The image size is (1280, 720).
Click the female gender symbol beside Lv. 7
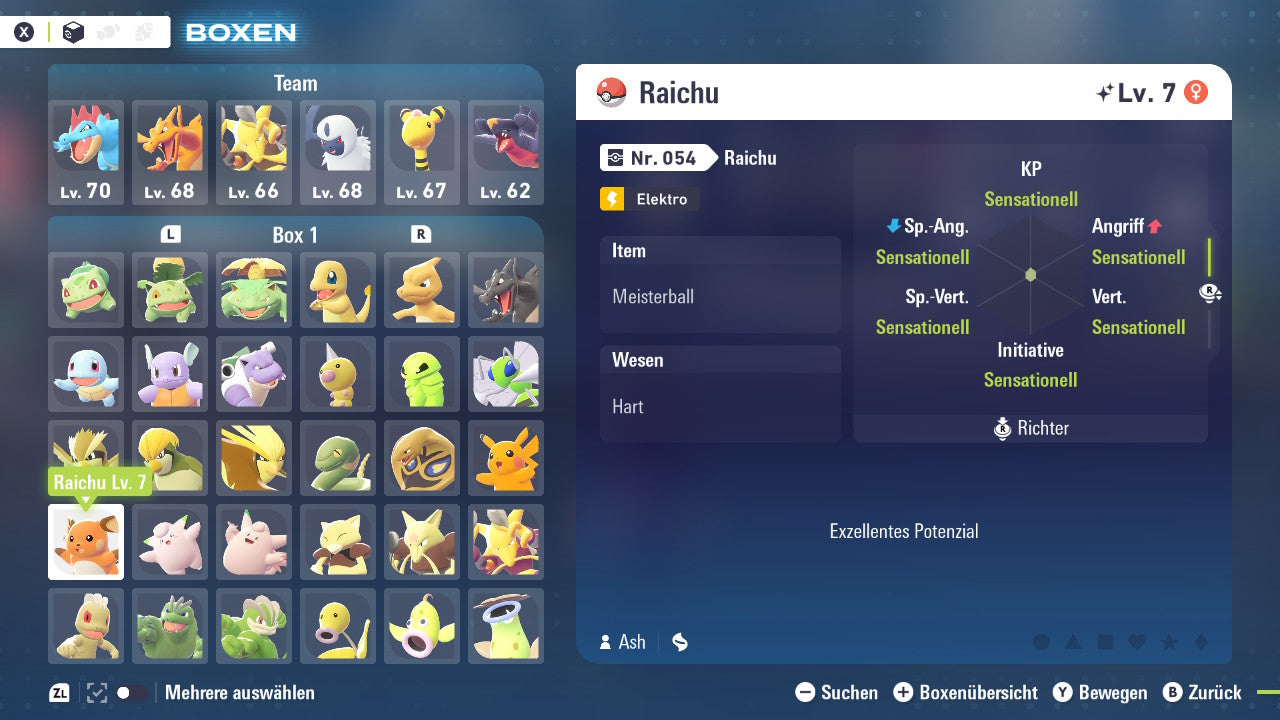1194,91
